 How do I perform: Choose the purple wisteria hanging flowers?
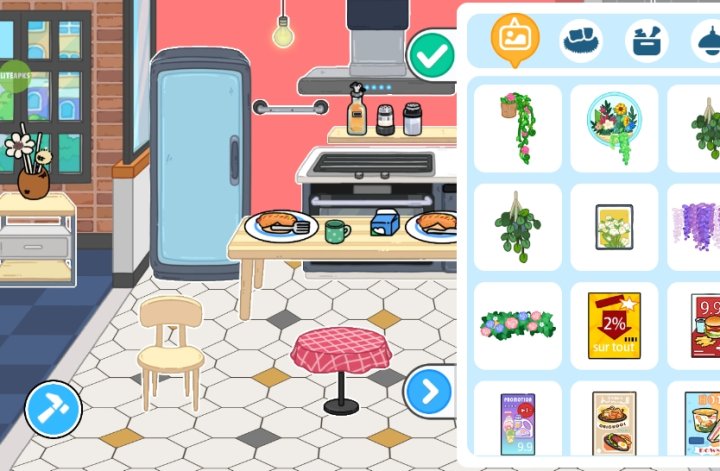pos(700,227)
